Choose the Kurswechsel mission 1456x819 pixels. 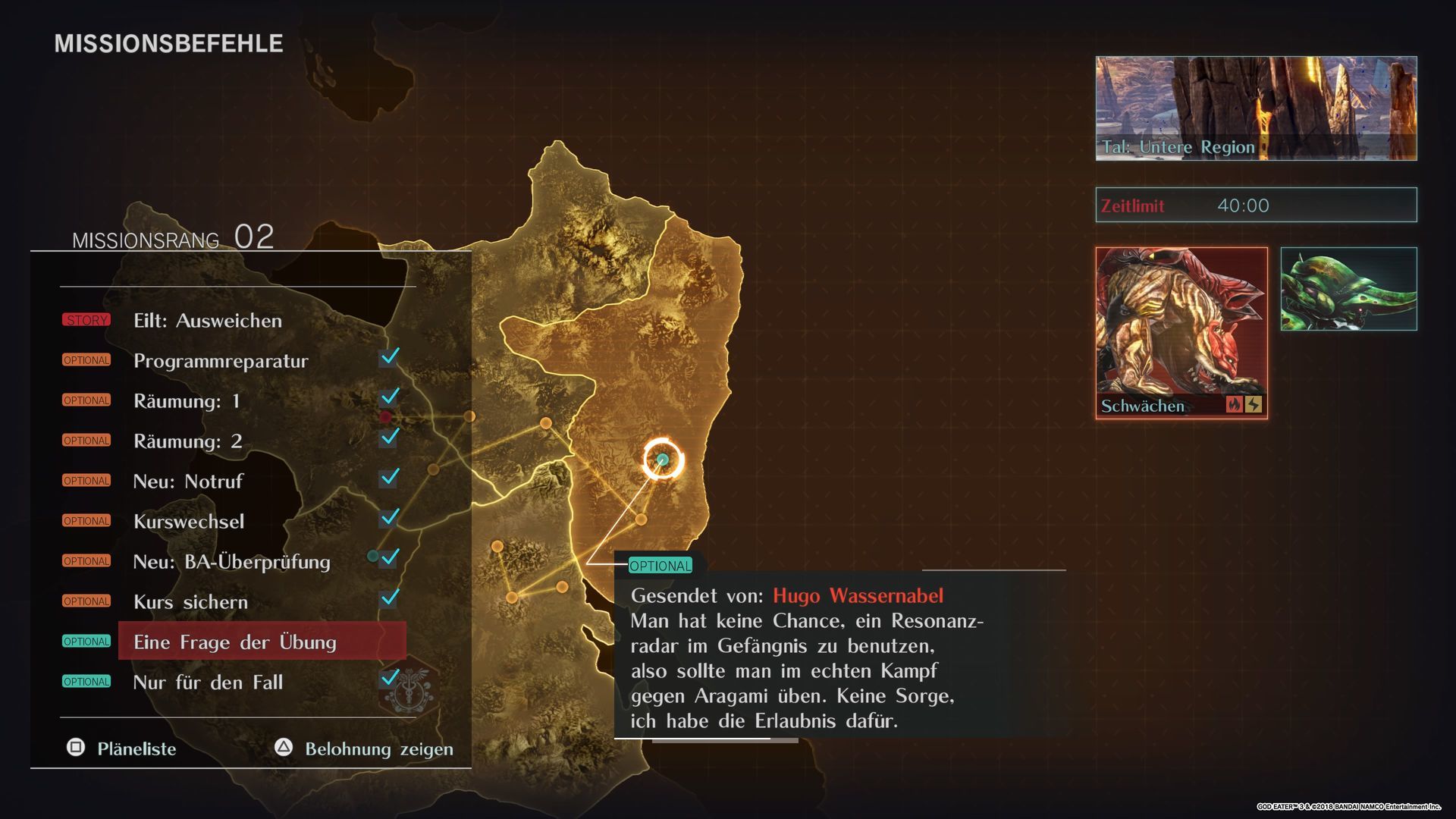pos(189,522)
